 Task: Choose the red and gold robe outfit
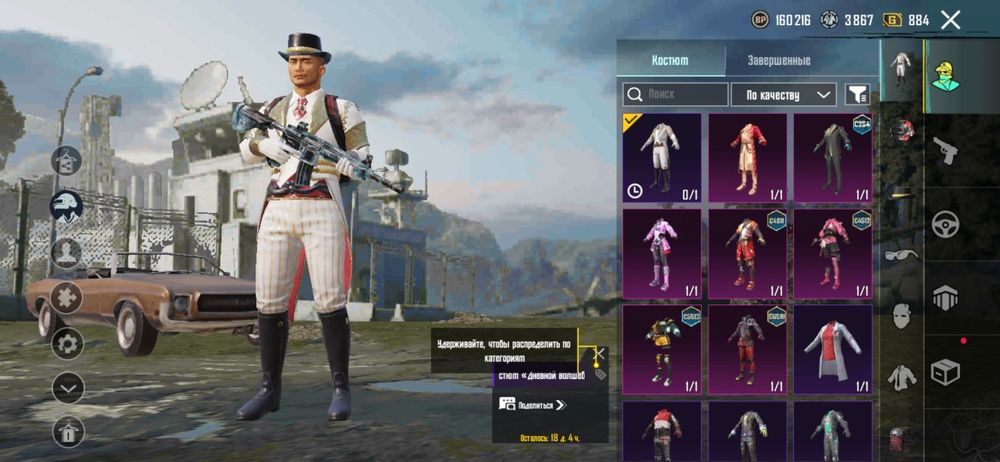click(747, 157)
